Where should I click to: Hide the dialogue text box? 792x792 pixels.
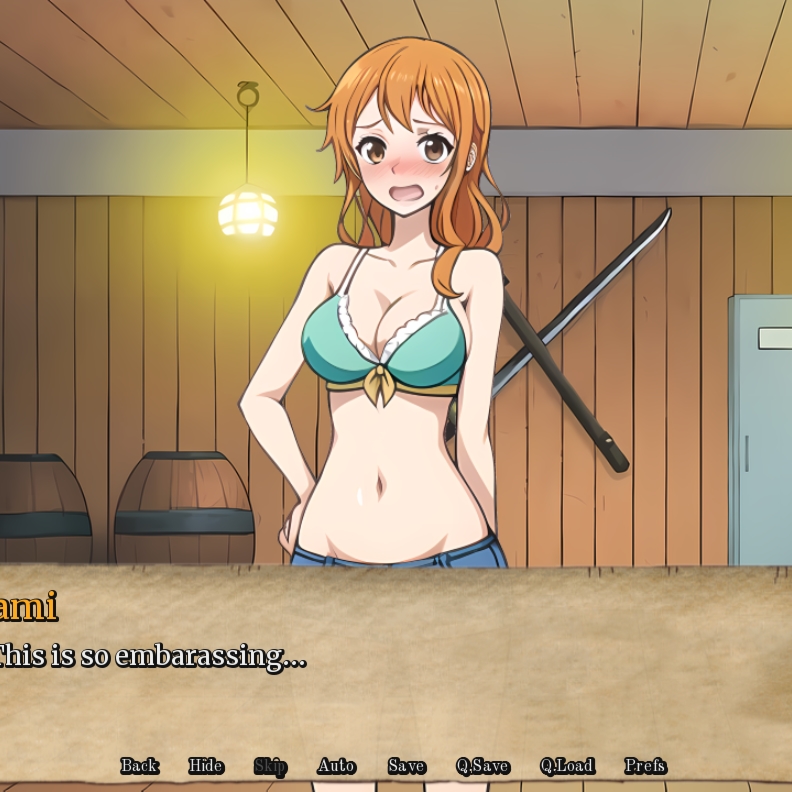[x=205, y=766]
